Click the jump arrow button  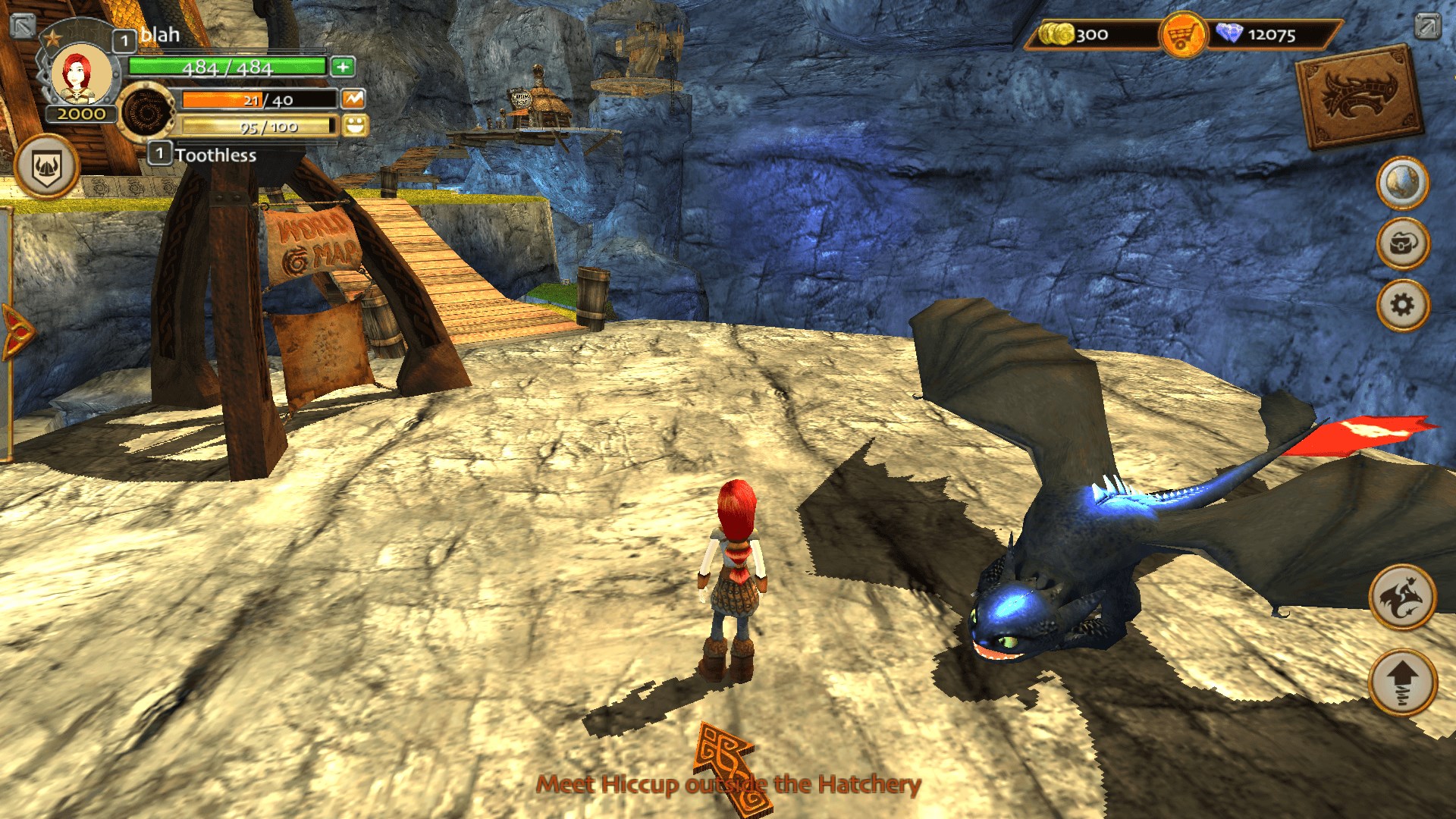1402,682
